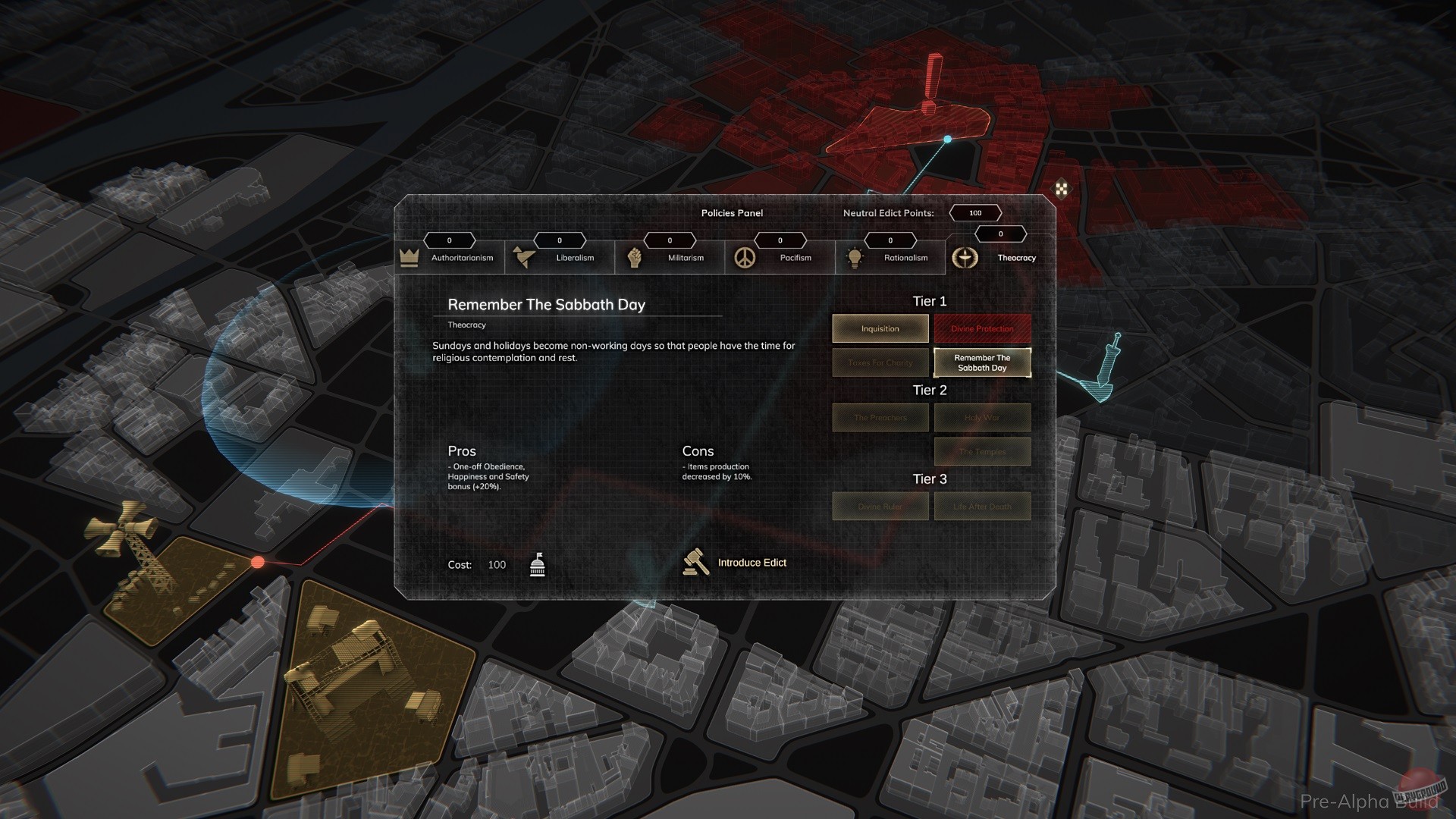Select the Militarism tab

click(x=670, y=257)
